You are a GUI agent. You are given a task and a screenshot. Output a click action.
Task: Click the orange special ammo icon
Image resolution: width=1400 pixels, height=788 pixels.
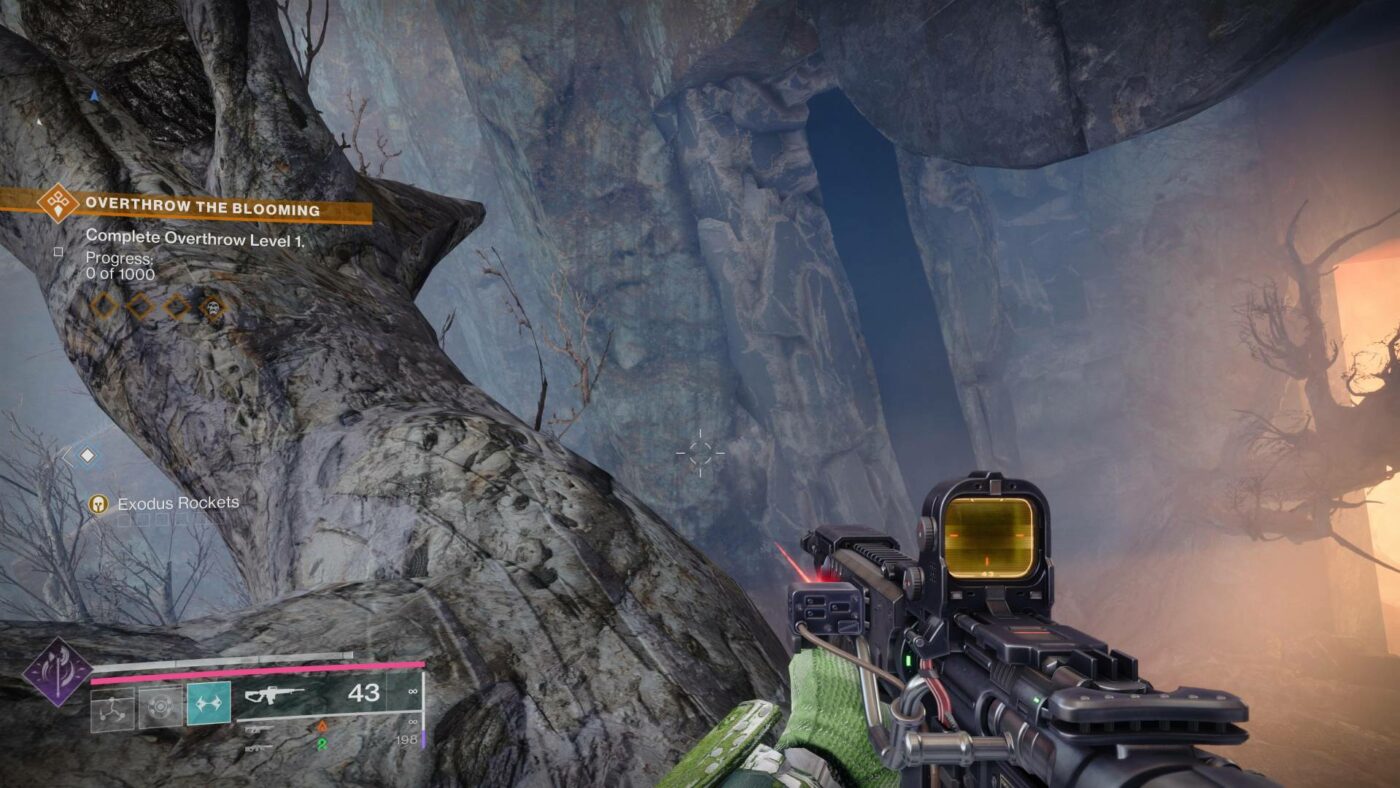pos(323,728)
